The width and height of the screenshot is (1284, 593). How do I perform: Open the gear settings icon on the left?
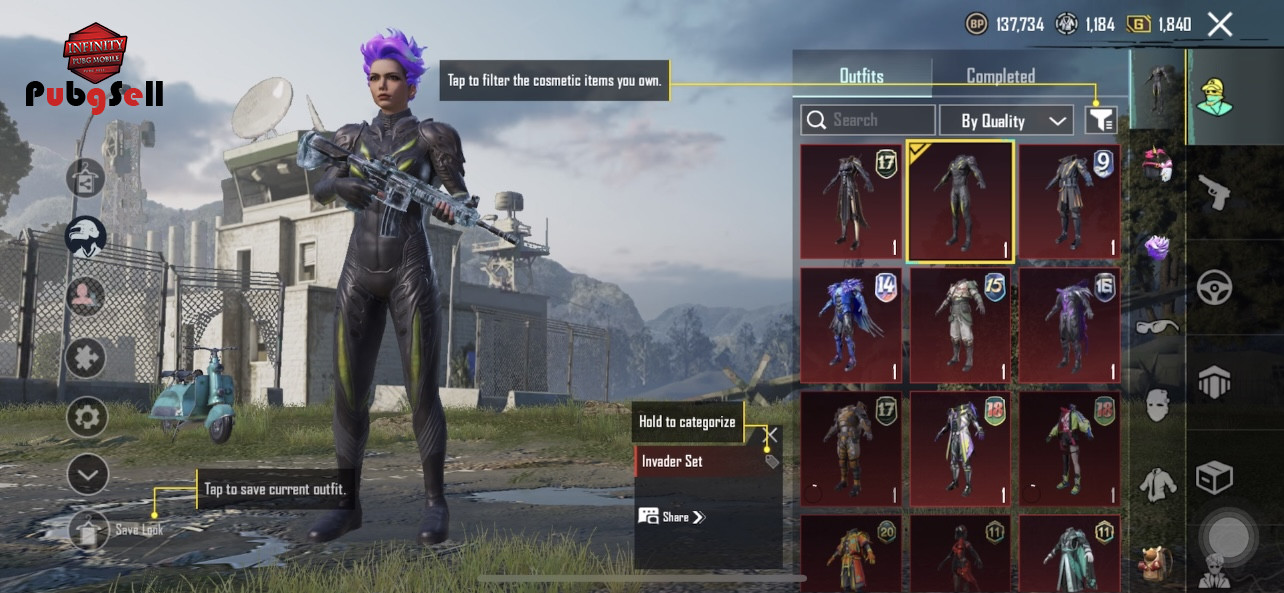click(x=87, y=417)
